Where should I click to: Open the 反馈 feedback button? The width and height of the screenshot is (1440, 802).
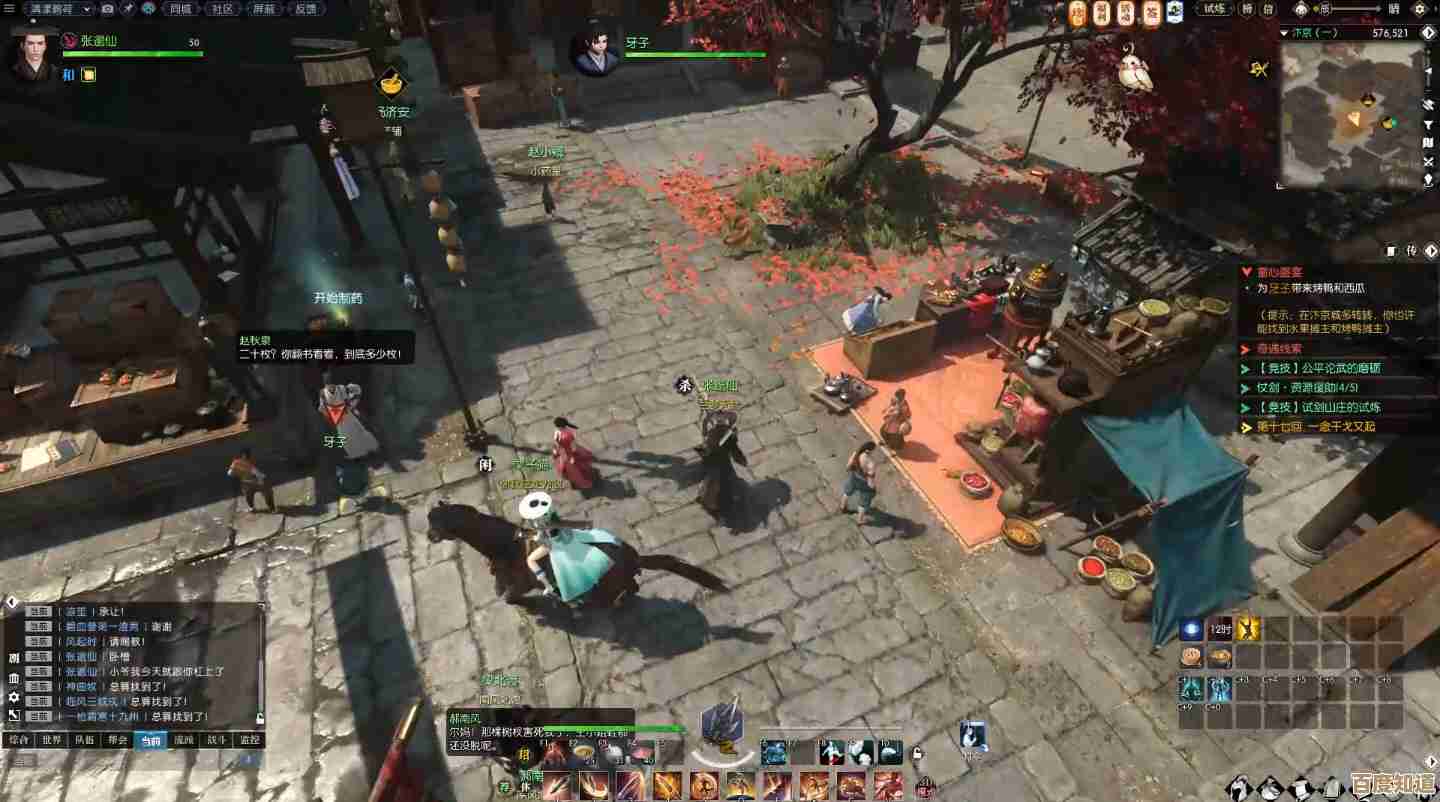(x=305, y=9)
